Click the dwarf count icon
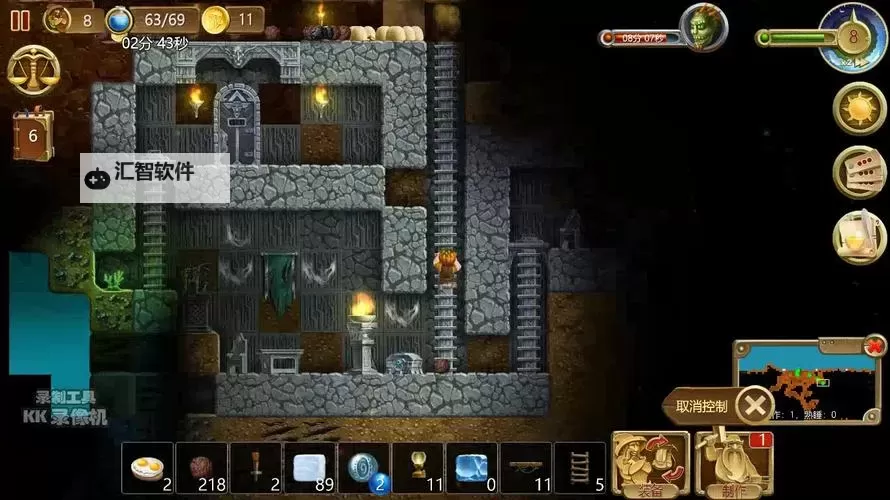 click(59, 19)
